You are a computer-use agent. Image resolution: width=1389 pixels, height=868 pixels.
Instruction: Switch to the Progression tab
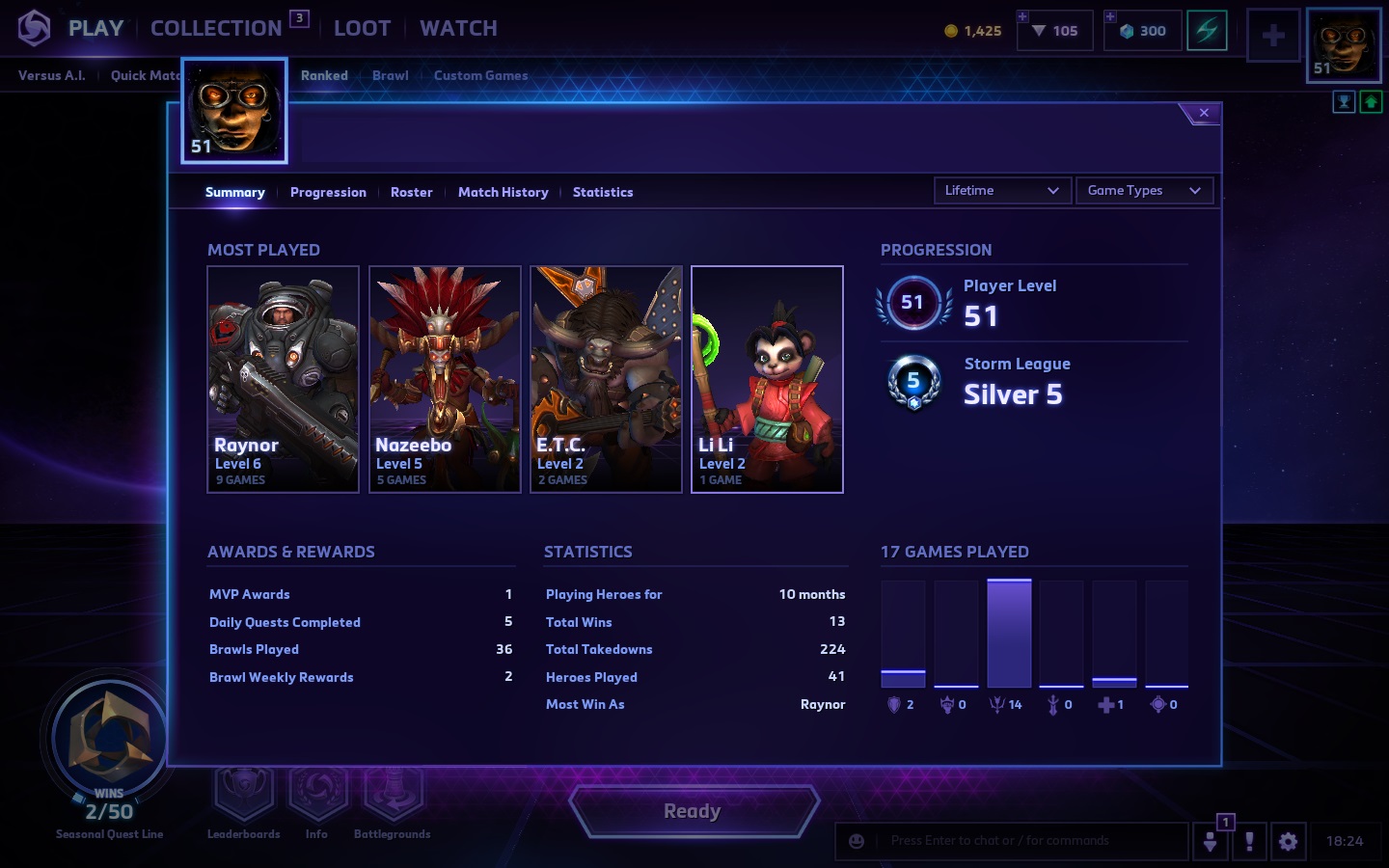tap(328, 192)
